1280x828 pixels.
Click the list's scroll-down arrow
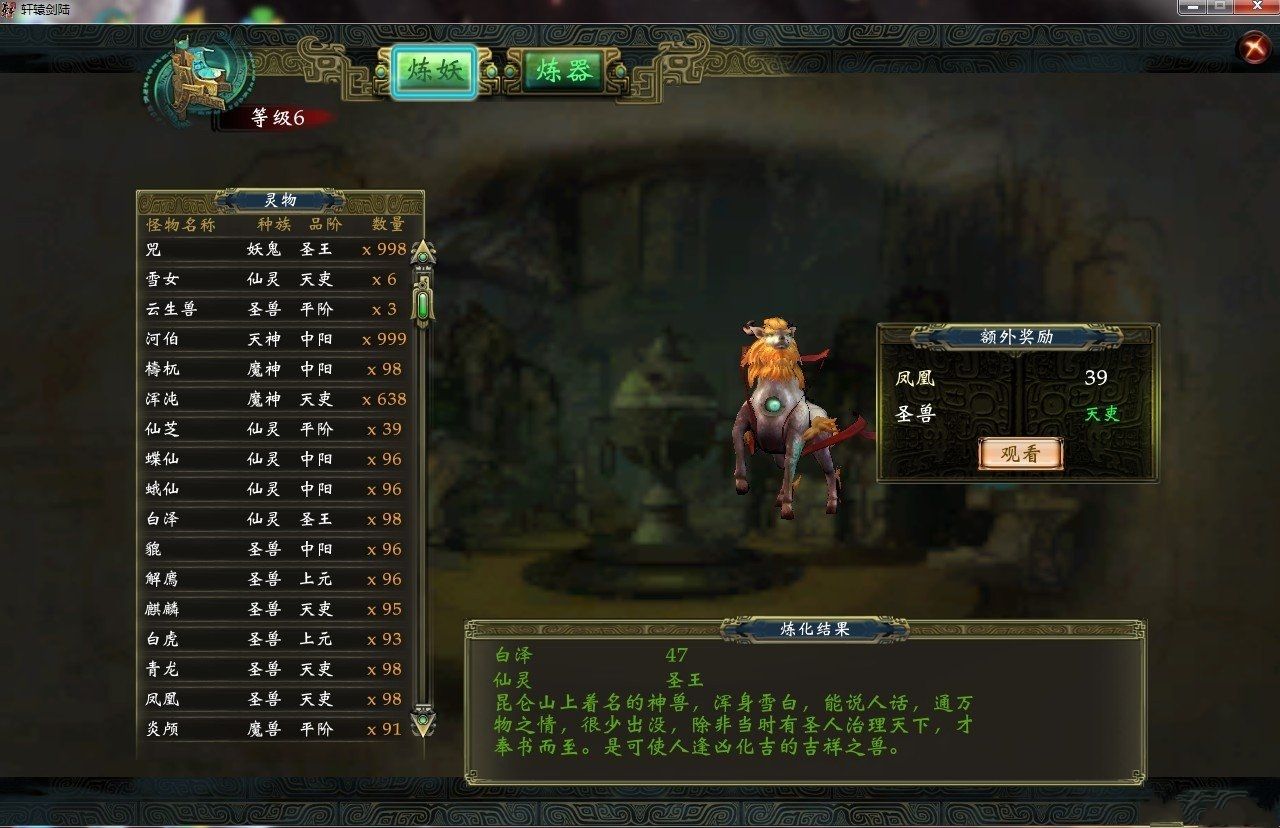click(x=423, y=718)
